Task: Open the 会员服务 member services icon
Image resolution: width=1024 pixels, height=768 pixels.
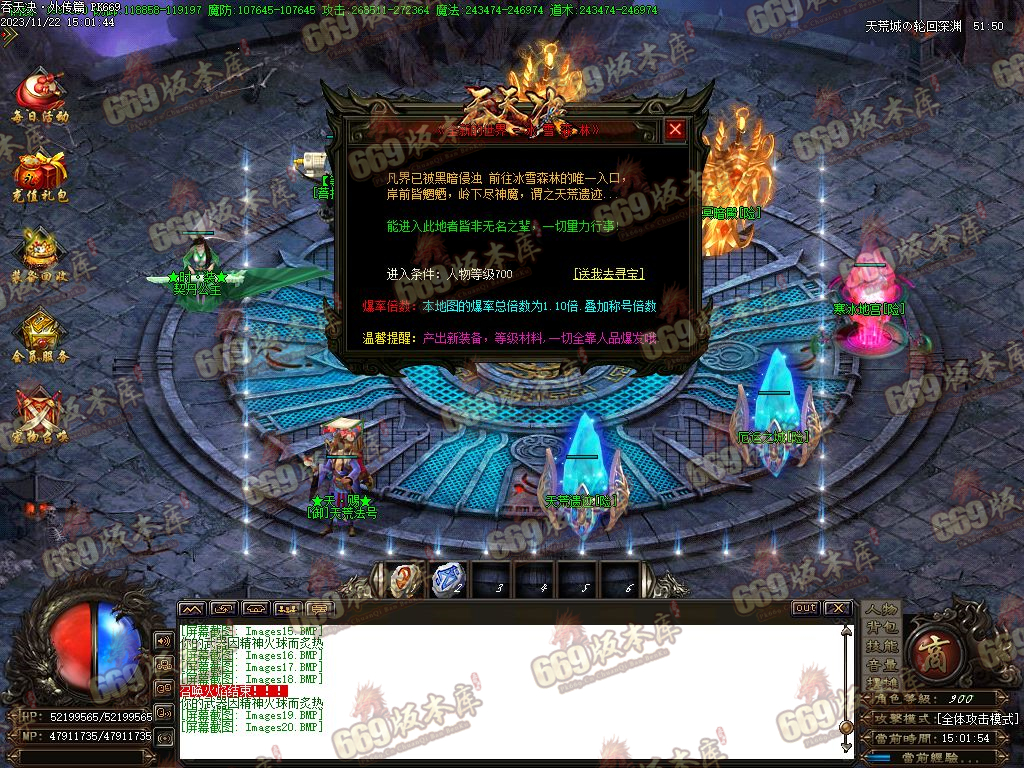Action: click(x=40, y=337)
